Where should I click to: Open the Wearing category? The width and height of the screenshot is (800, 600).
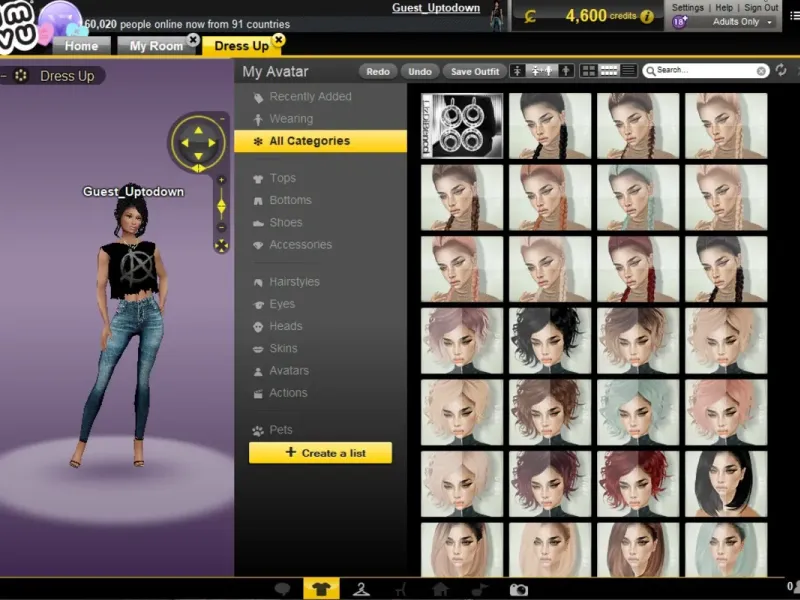pyautogui.click(x=291, y=119)
